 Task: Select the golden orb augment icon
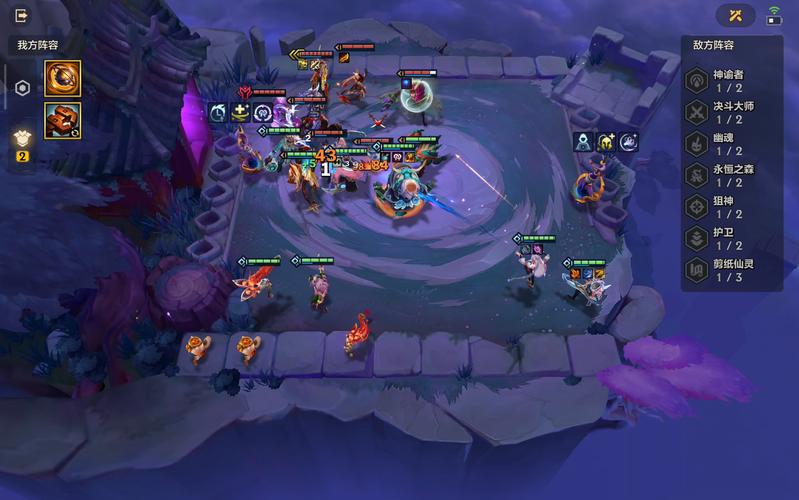click(62, 79)
